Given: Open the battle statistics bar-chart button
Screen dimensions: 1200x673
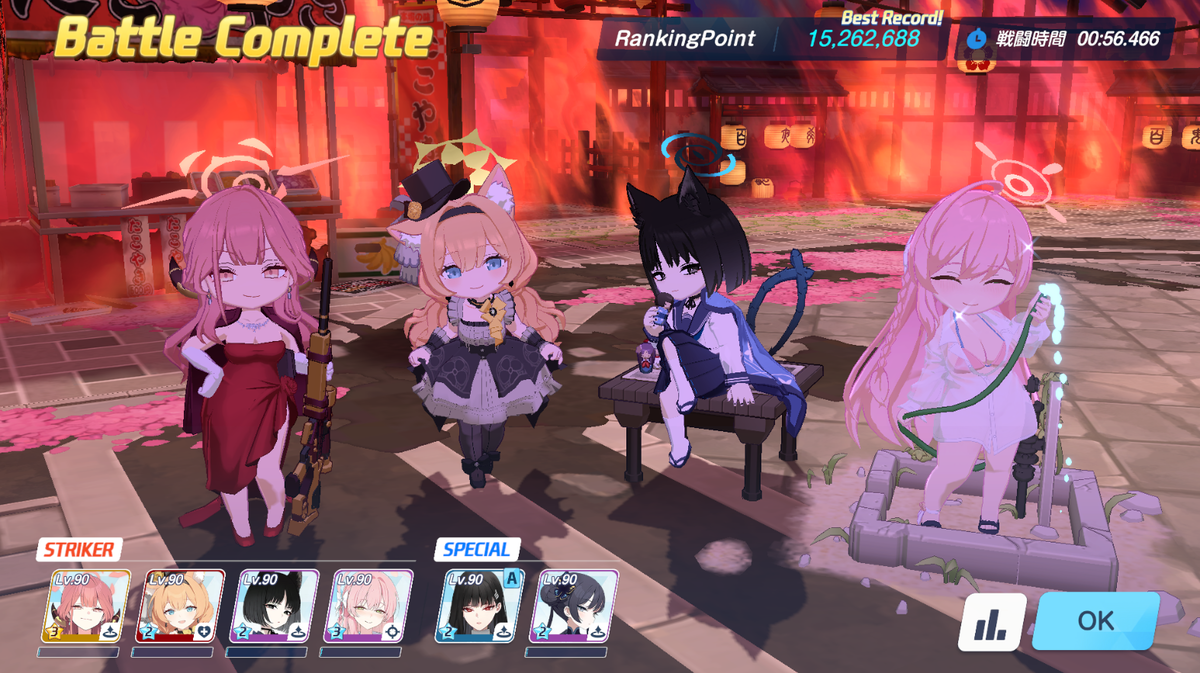Looking at the screenshot, I should (x=992, y=623).
